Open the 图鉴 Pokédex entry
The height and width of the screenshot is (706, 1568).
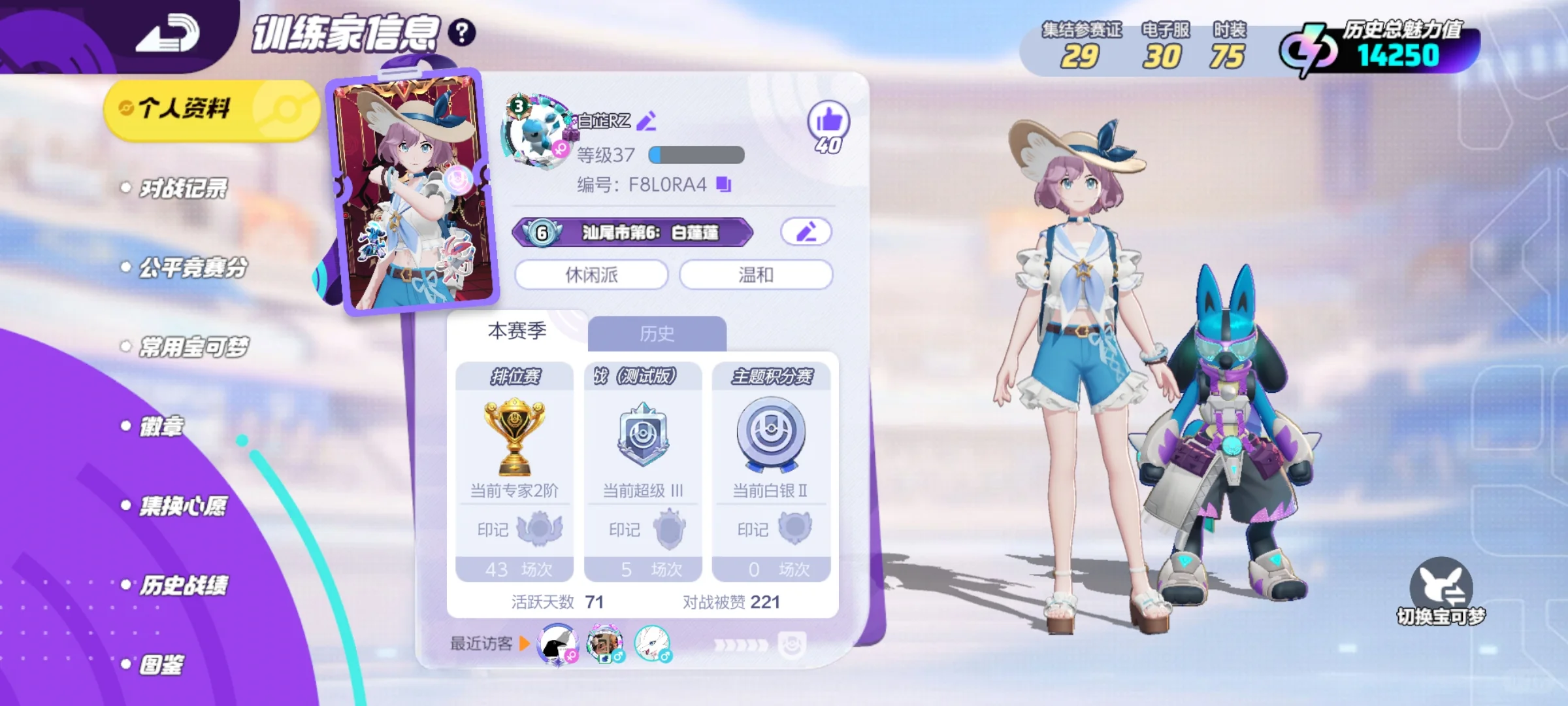coord(161,665)
